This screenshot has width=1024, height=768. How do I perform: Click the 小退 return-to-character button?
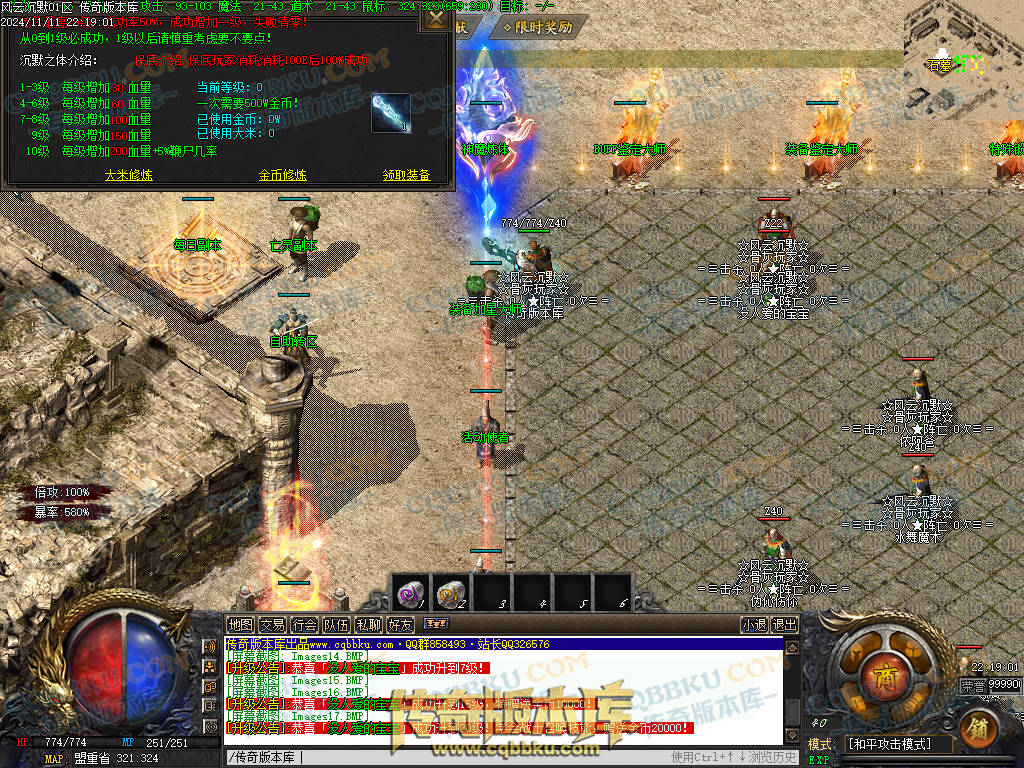(754, 625)
